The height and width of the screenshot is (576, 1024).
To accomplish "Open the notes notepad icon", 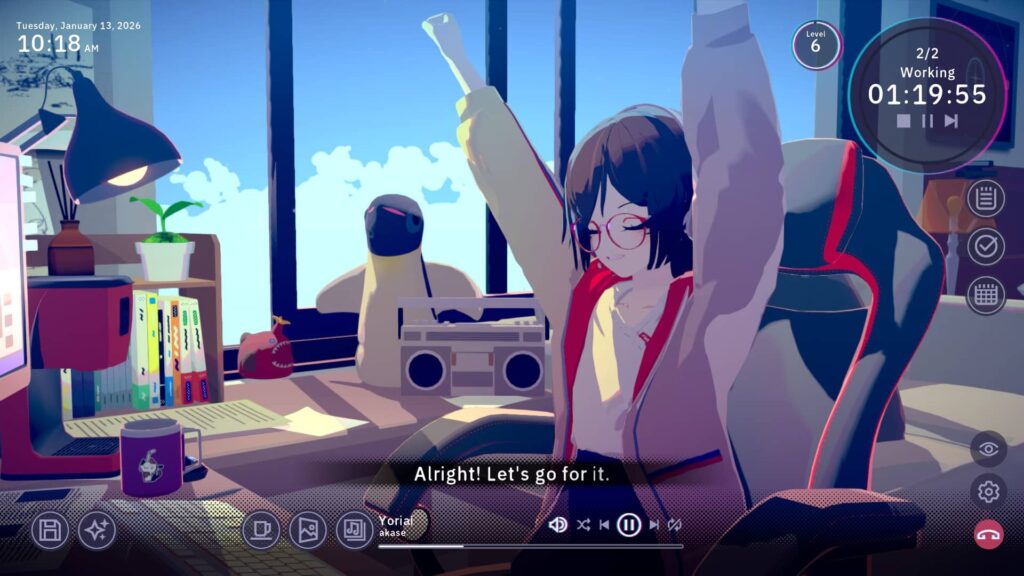I will tap(986, 198).
